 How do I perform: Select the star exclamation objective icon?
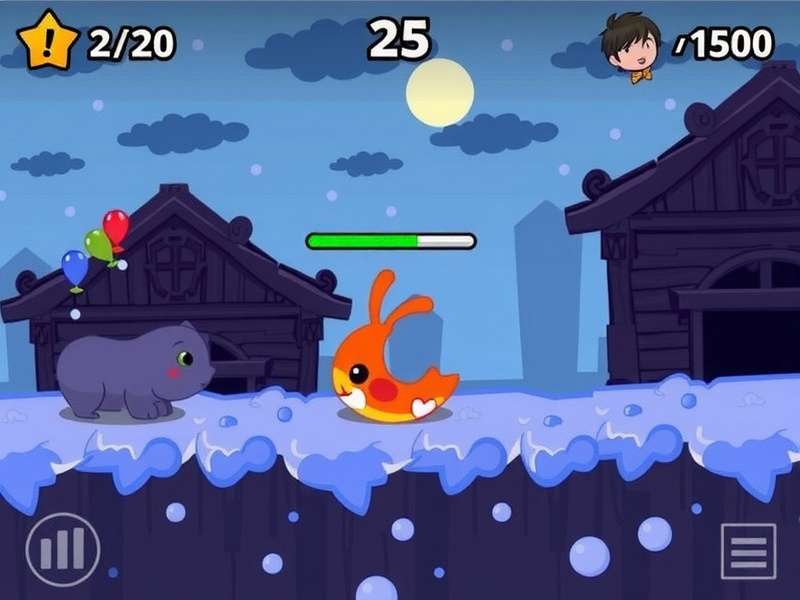48,42
